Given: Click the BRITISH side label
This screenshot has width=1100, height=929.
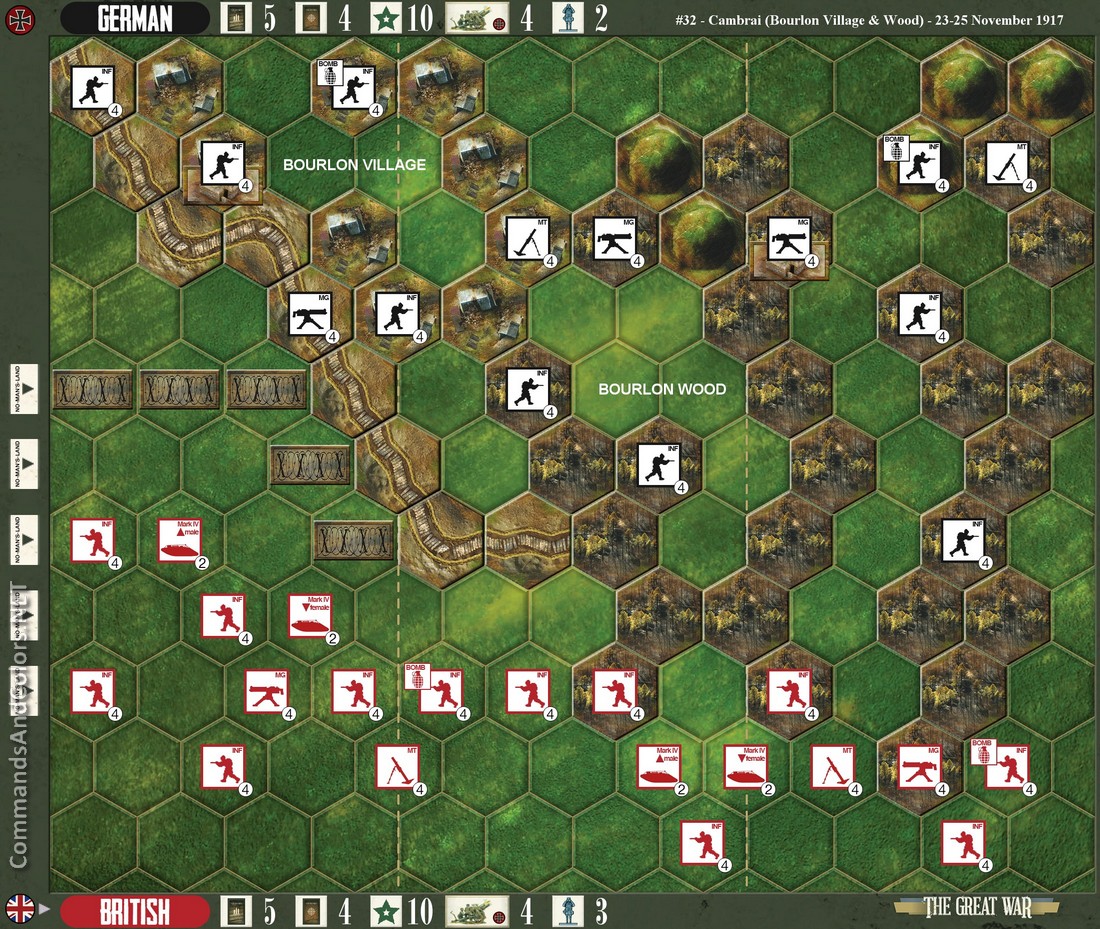Looking at the screenshot, I should (135, 912).
